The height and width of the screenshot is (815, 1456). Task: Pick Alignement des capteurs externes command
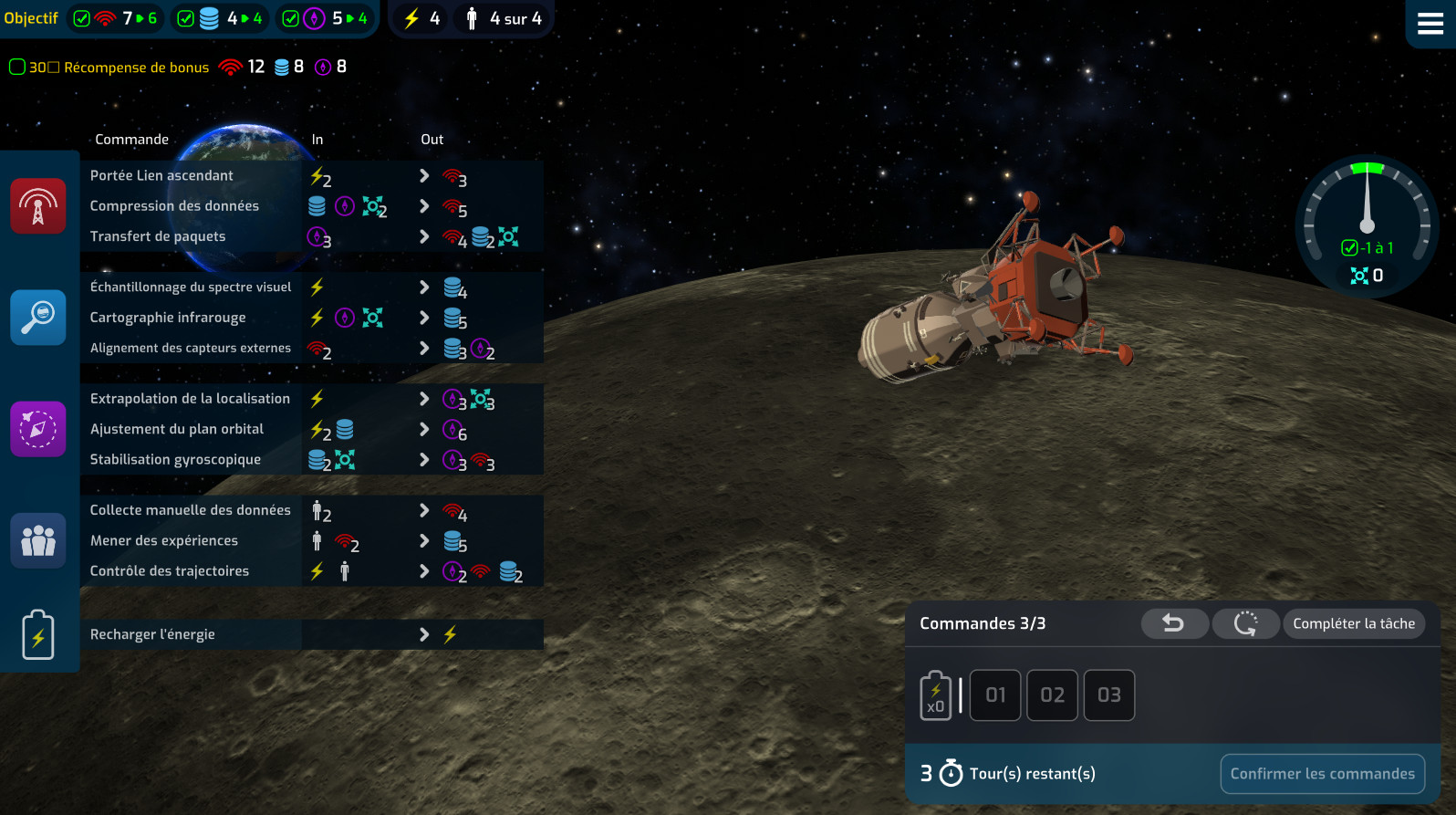click(191, 348)
